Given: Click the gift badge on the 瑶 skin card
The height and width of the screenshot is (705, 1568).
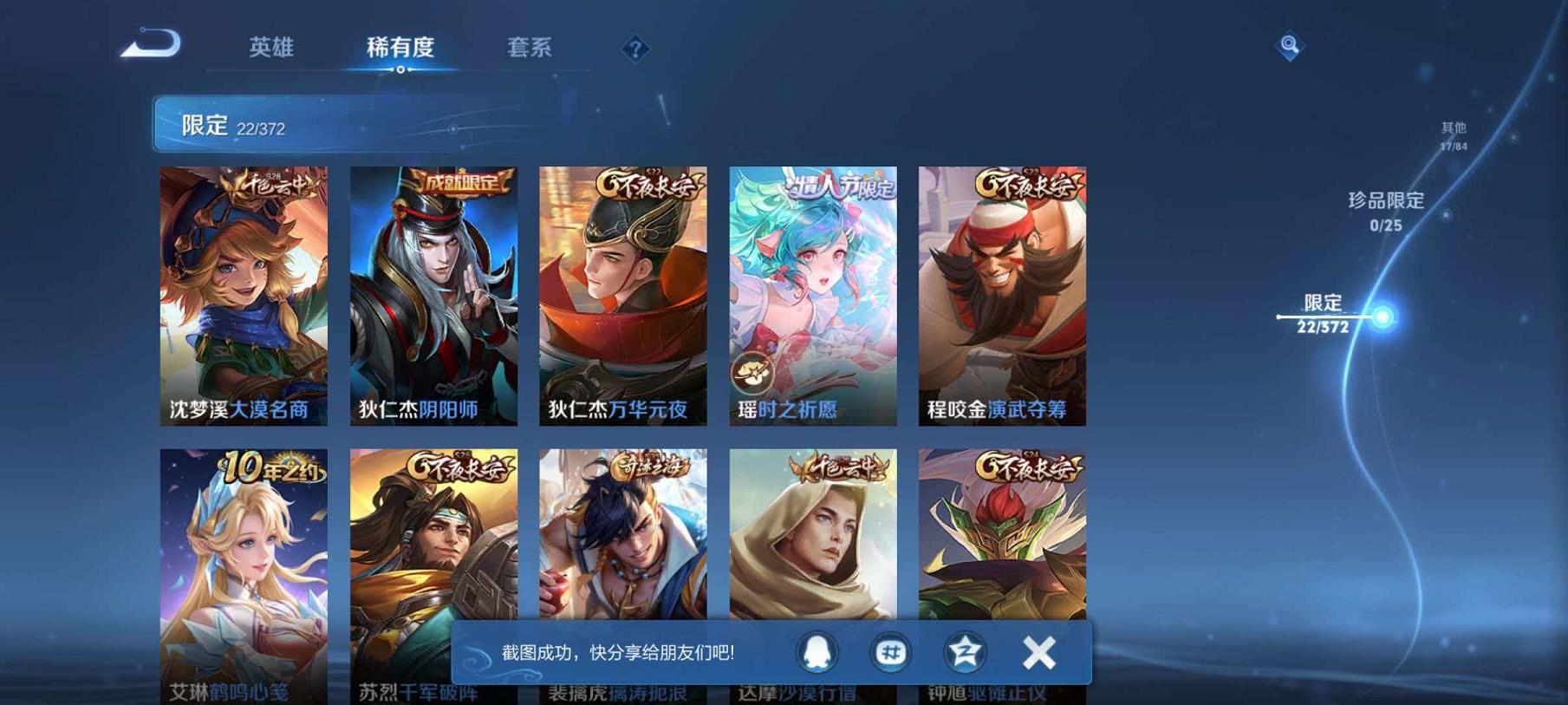Looking at the screenshot, I should coord(755,373).
